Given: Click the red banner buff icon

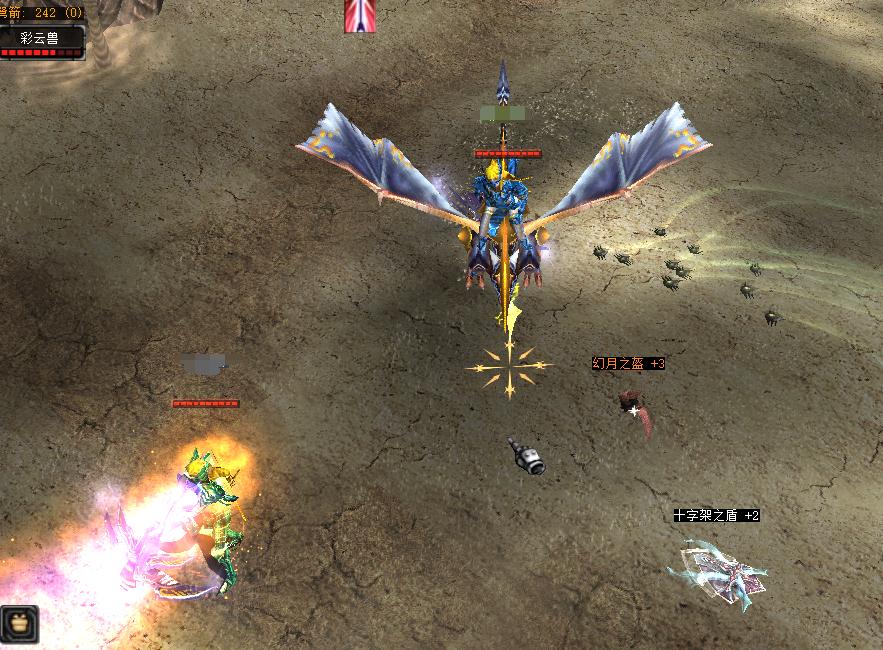Looking at the screenshot, I should click(x=360, y=16).
